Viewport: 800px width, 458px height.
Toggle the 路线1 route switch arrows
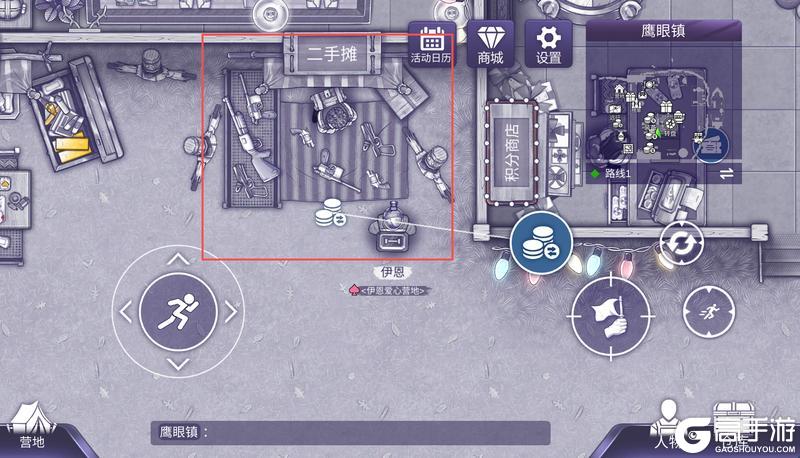coord(726,173)
